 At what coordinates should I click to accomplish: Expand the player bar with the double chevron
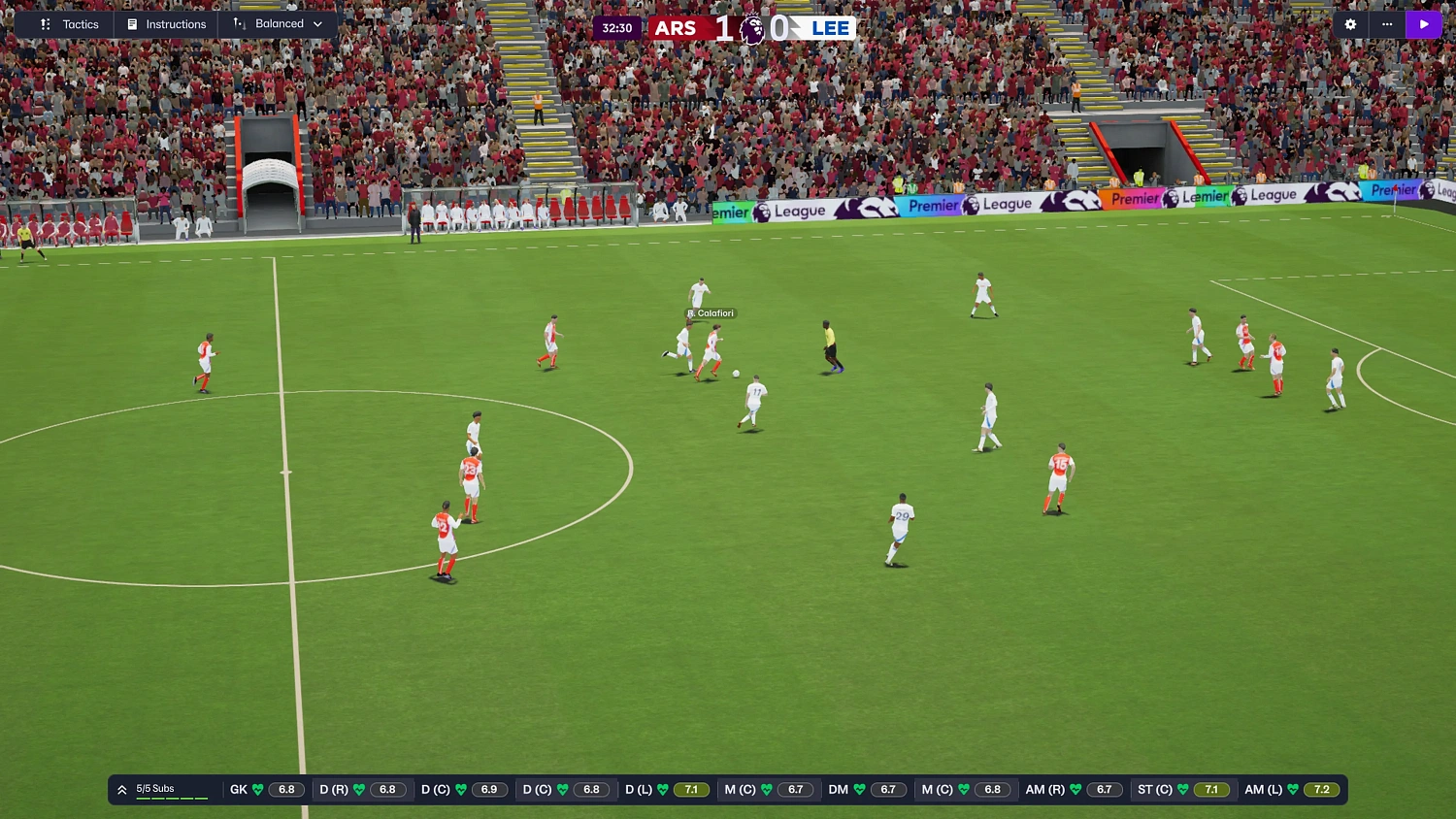tap(121, 789)
